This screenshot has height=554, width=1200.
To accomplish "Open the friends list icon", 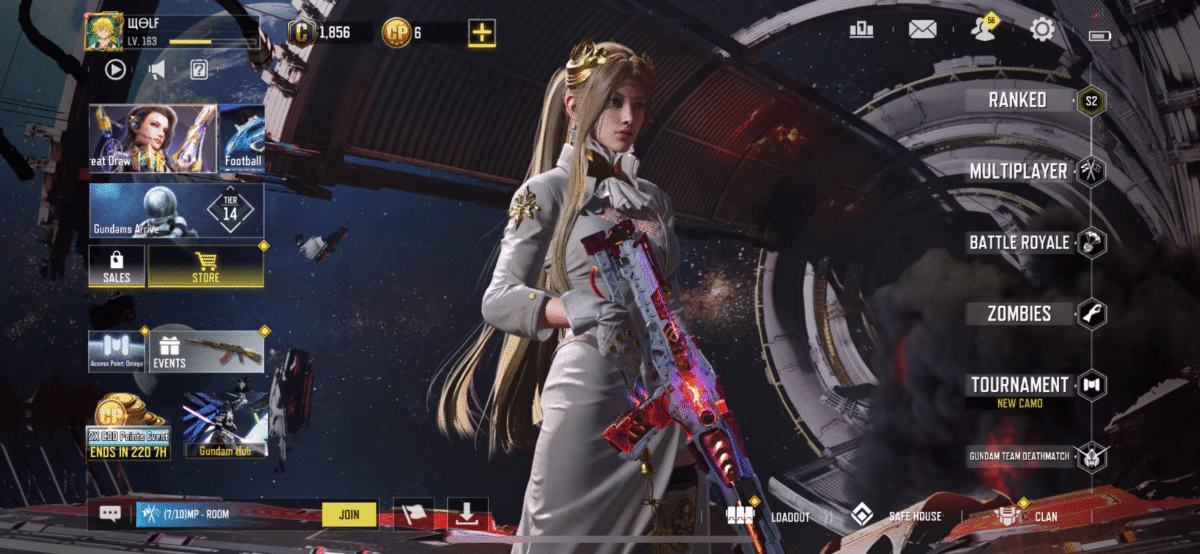I will click(x=982, y=30).
